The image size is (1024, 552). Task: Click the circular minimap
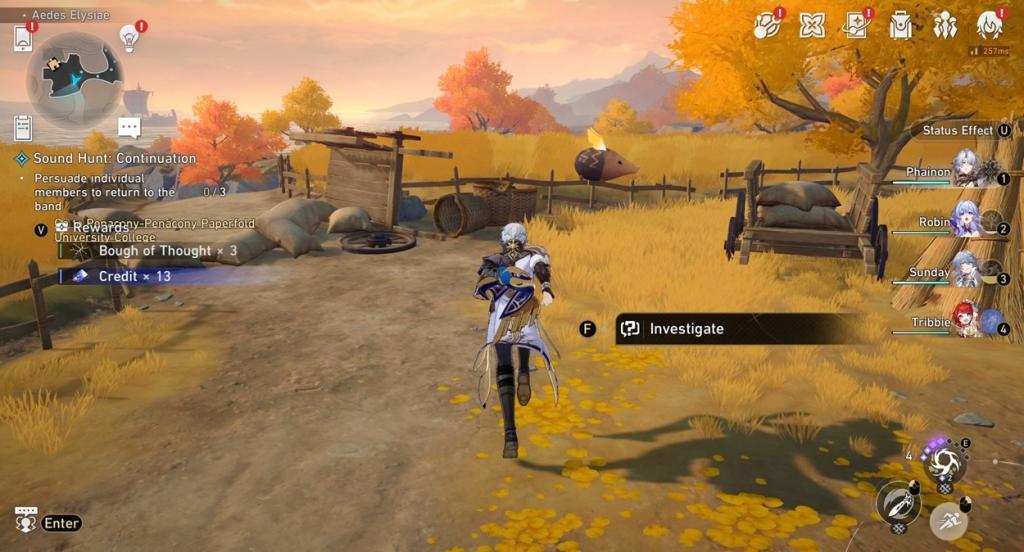(75, 79)
